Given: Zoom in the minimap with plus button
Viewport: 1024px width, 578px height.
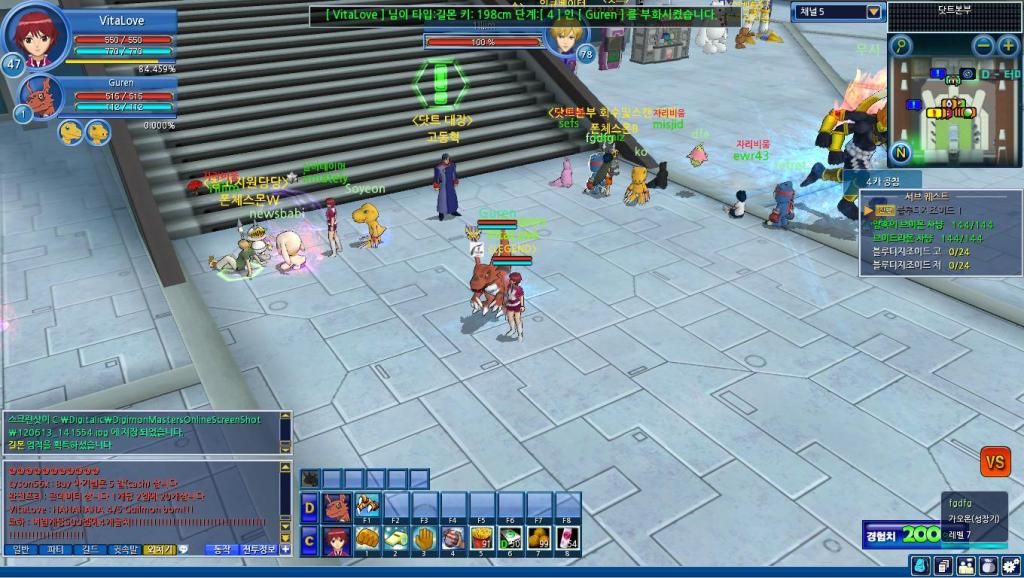Looking at the screenshot, I should pos(1009,45).
